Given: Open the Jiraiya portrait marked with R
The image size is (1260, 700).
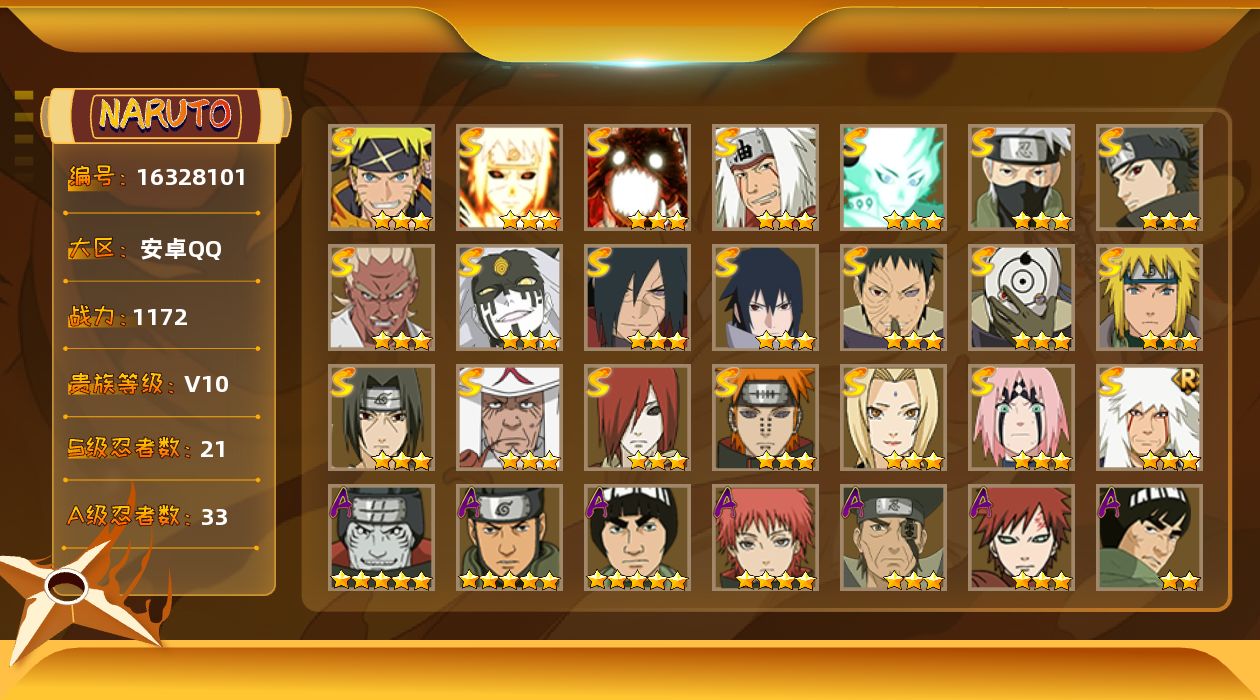Looking at the screenshot, I should point(1149,417).
